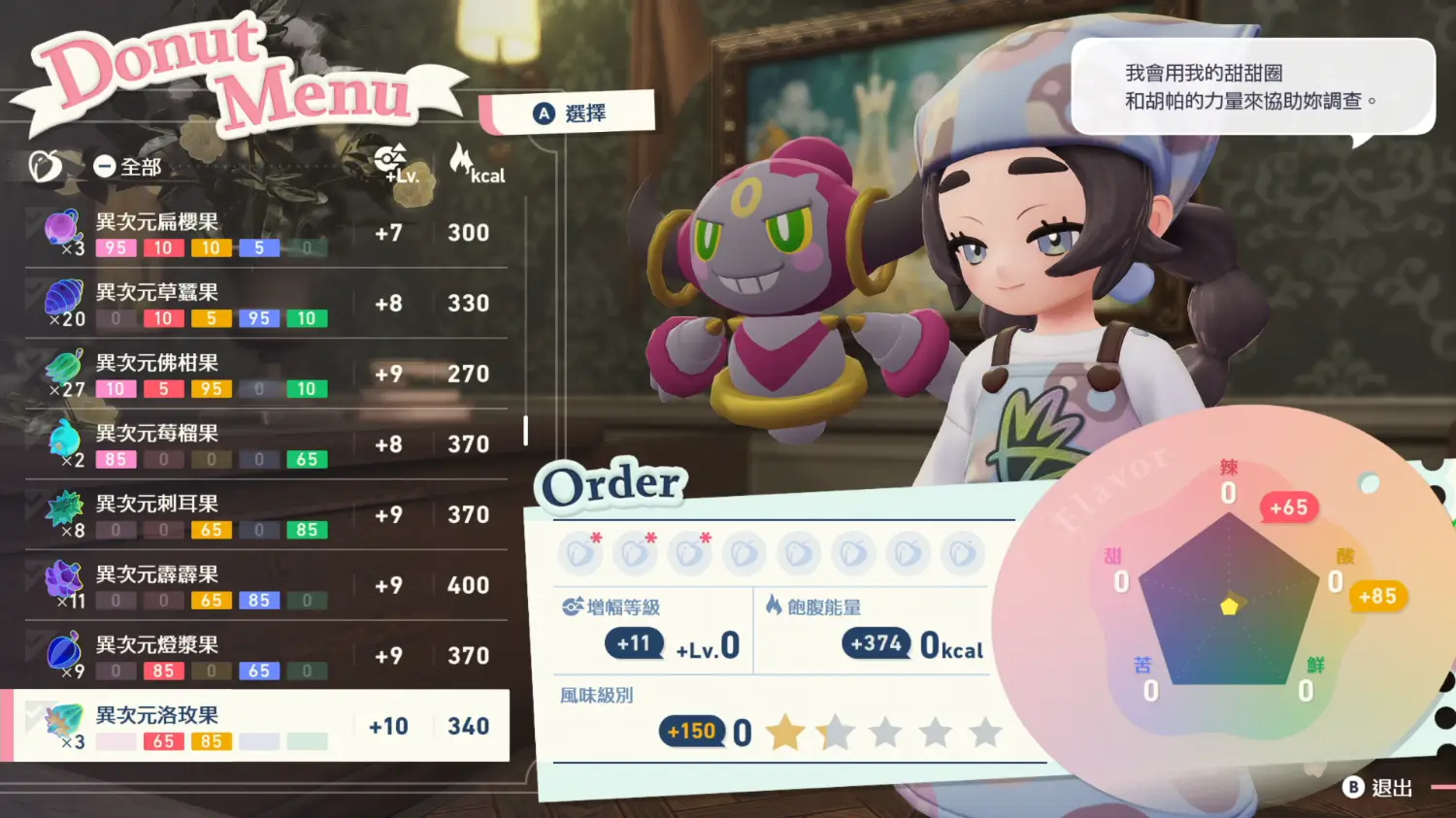Choose the 異次元草蠶果 berry entry
This screenshot has width=1456, height=818.
[262, 304]
